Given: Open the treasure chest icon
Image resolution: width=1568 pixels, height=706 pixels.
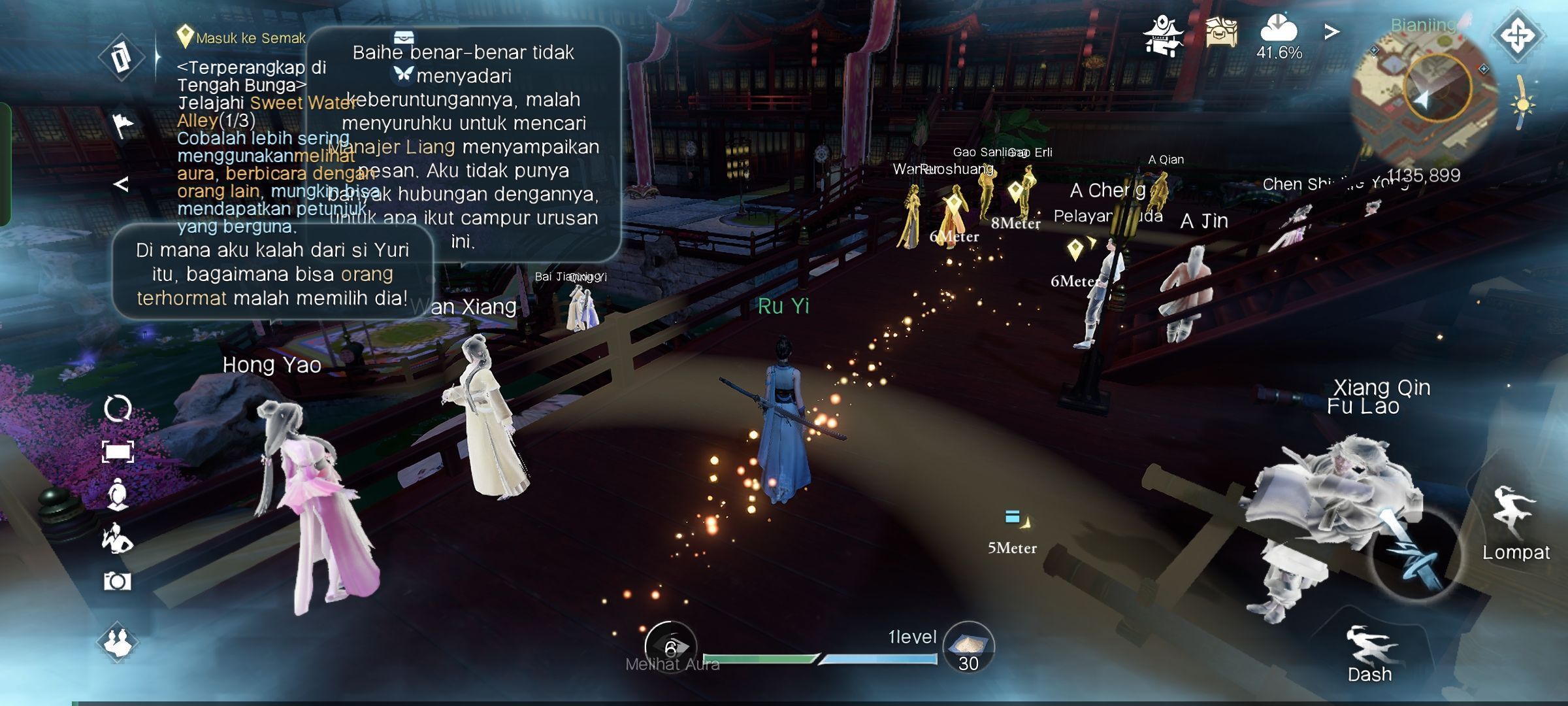Looking at the screenshot, I should coord(1221,33).
